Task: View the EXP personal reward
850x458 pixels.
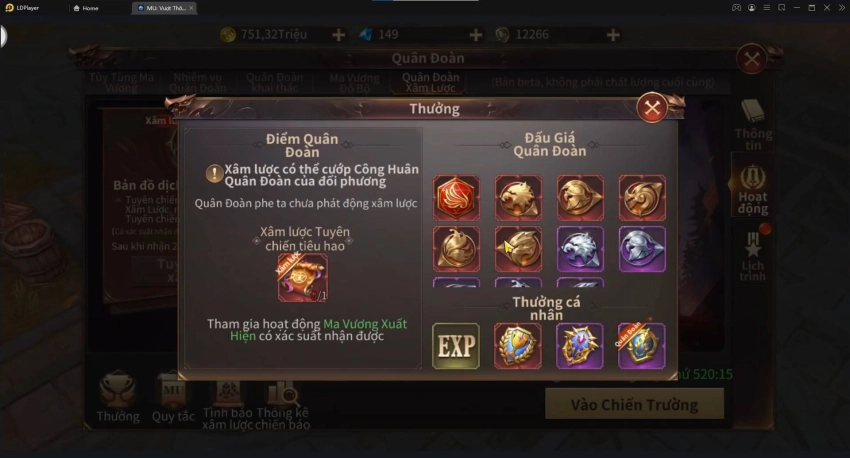Action: 455,346
